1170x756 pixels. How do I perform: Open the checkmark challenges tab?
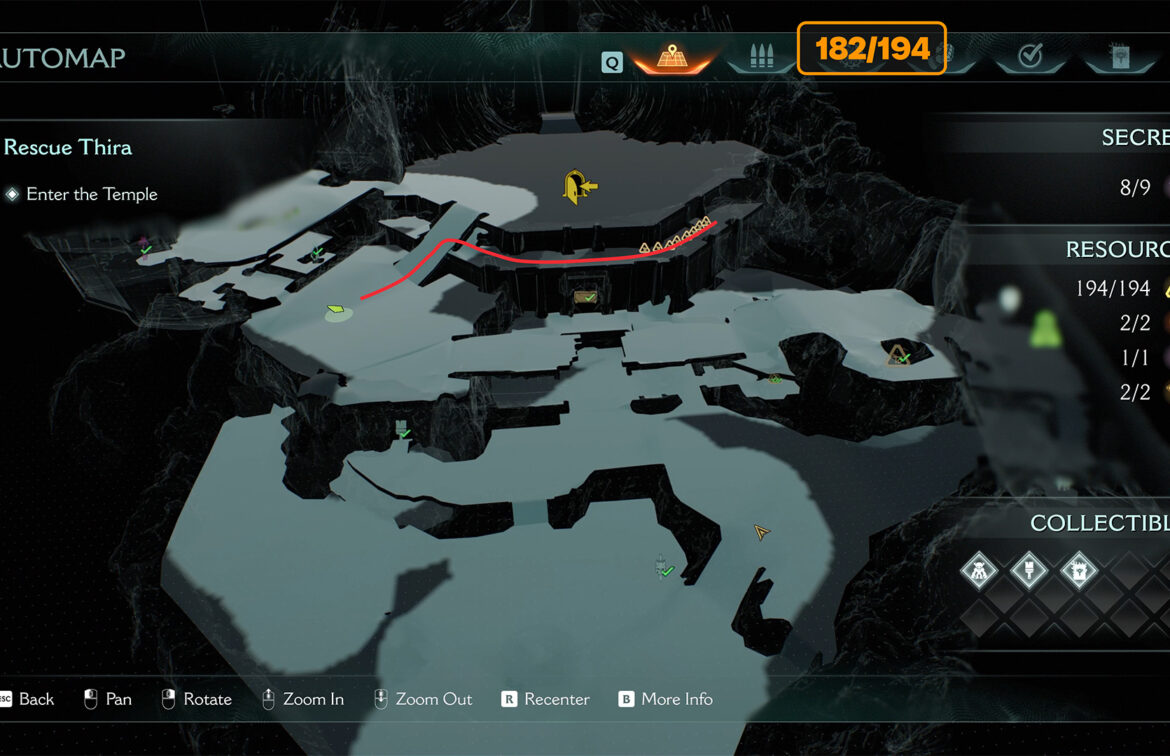(1030, 56)
